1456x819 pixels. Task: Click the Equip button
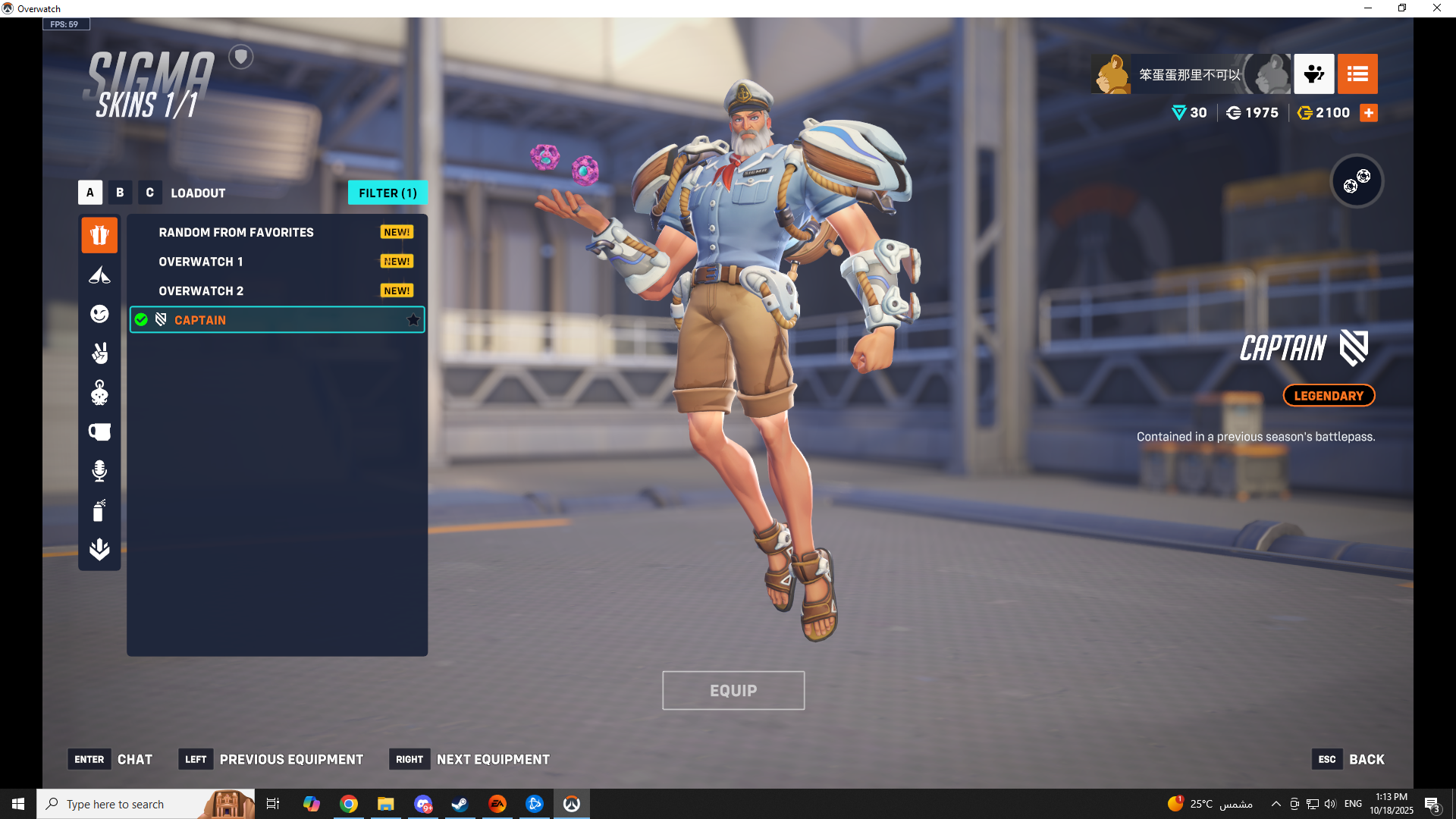[x=733, y=690]
